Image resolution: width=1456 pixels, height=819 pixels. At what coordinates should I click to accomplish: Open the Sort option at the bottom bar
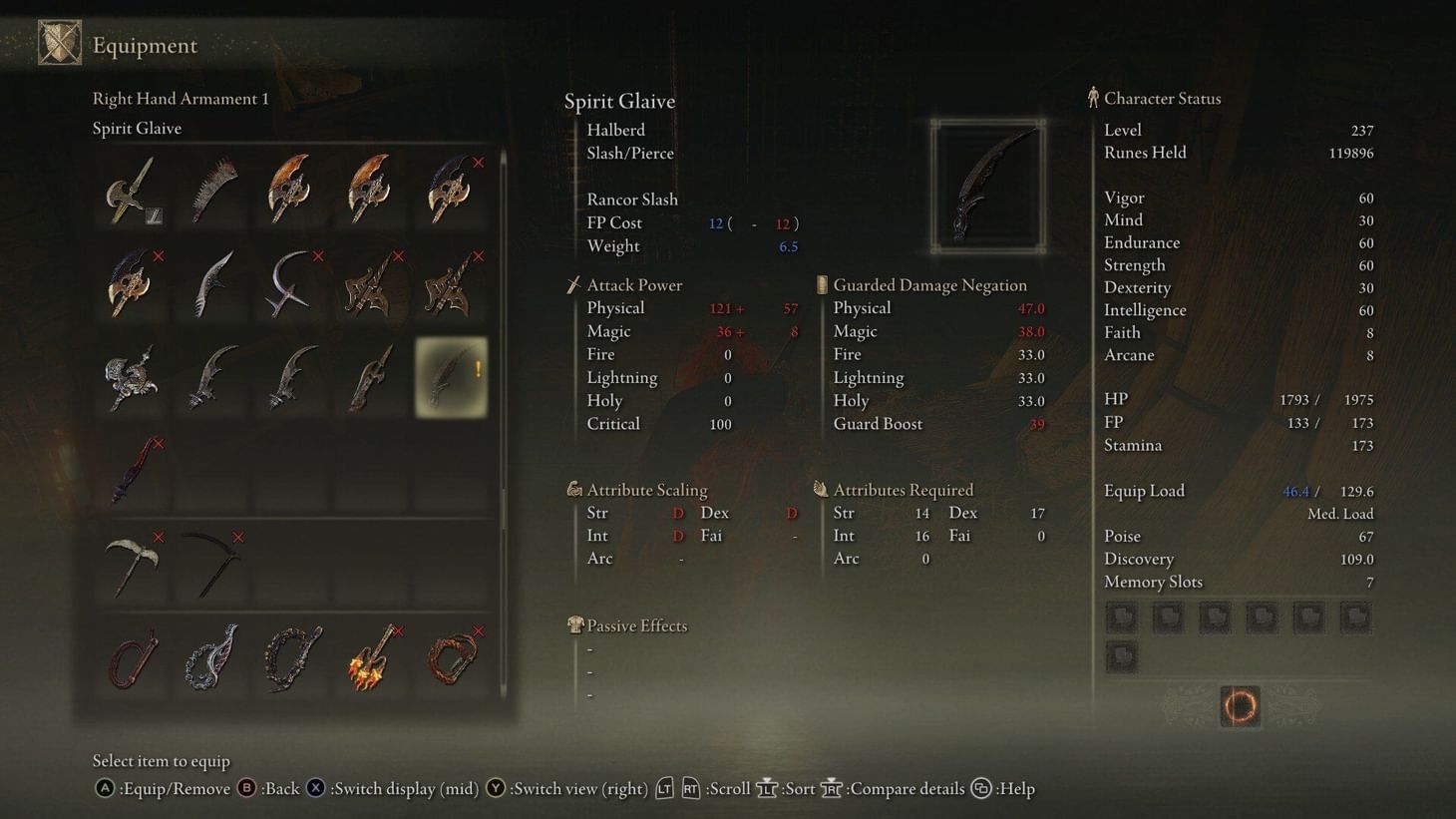pyautogui.click(x=768, y=788)
